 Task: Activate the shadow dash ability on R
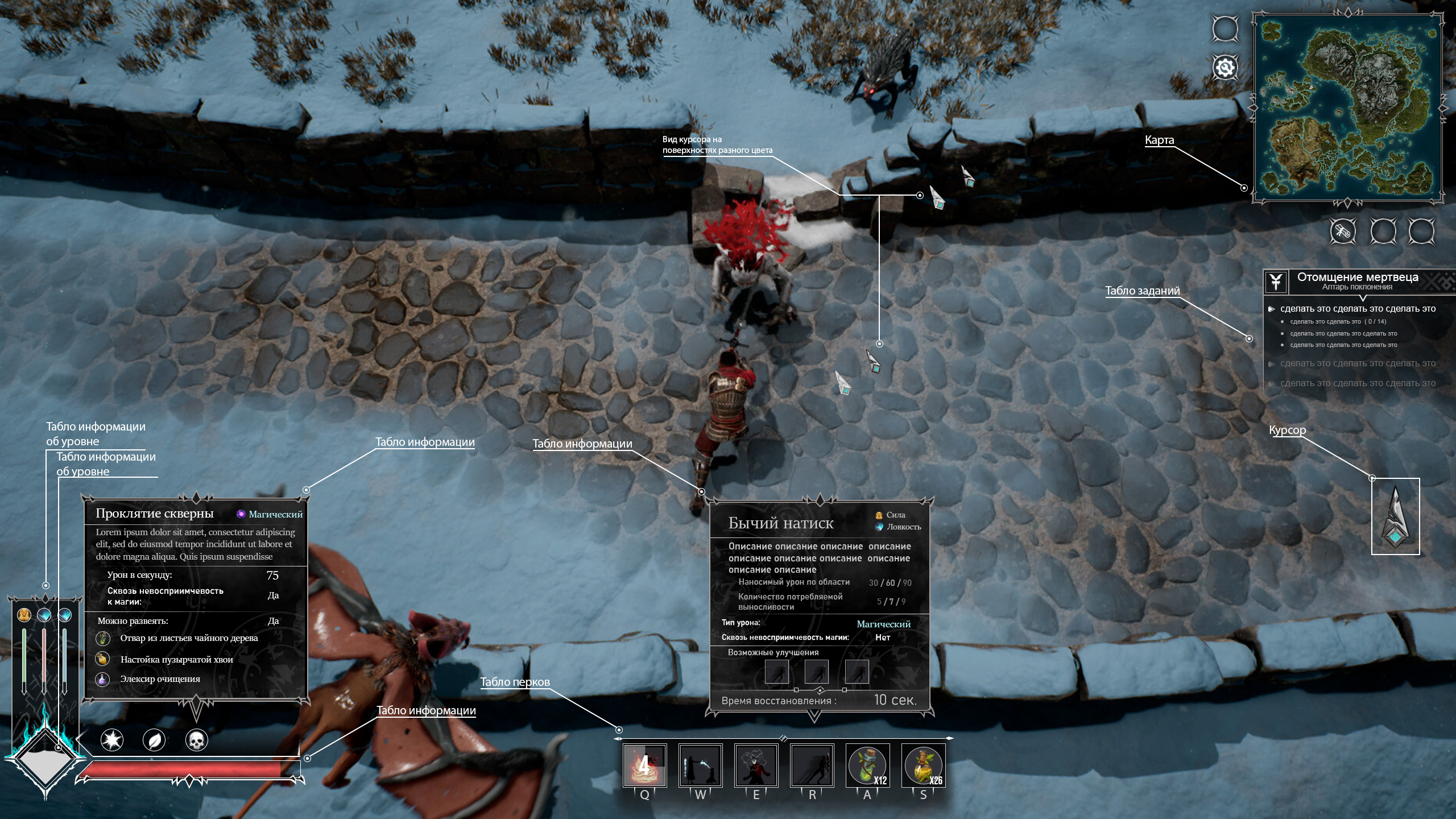click(812, 766)
